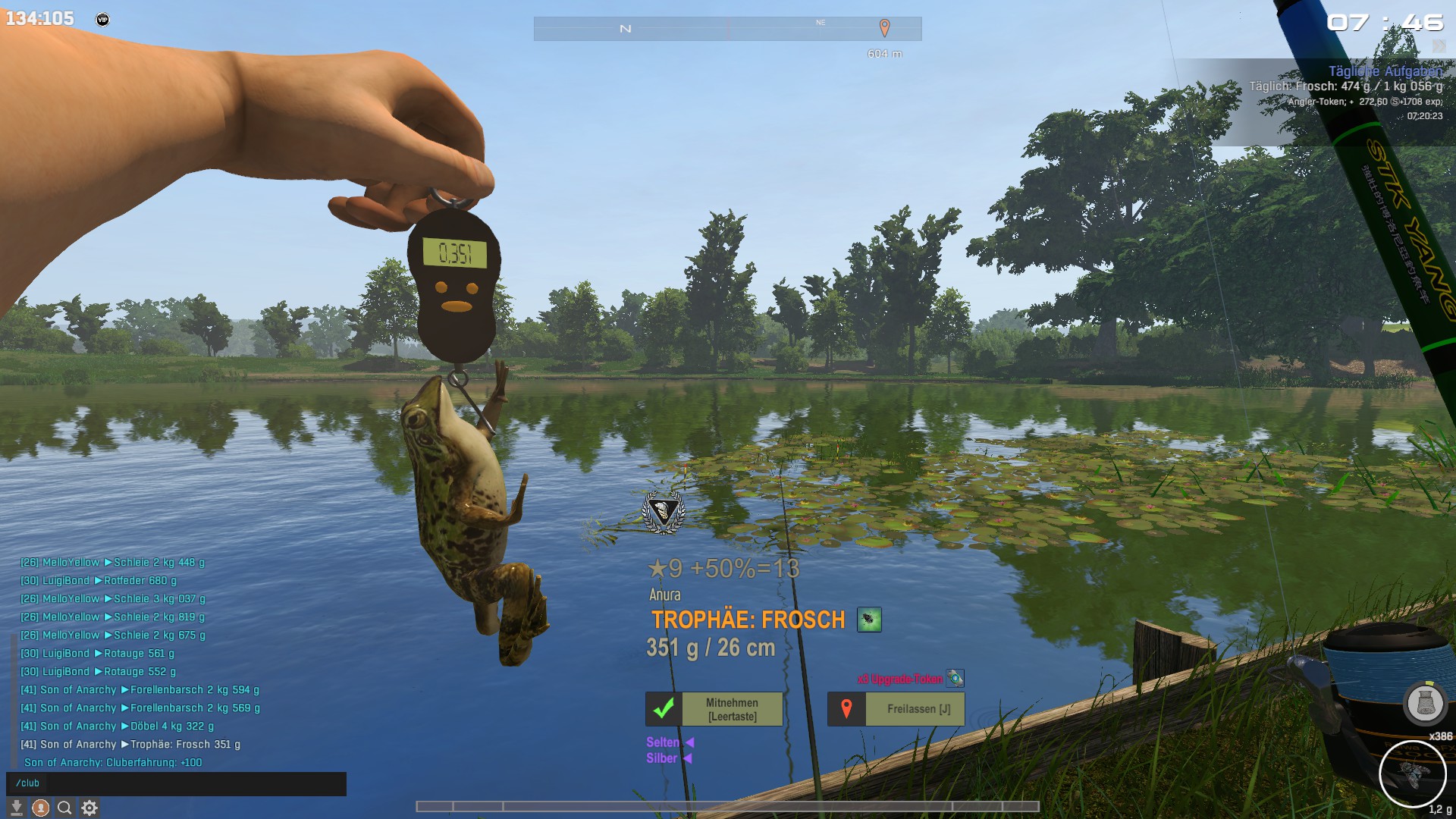
Task: Click the Döbel 4 kg 322 g chat entry
Action: coord(118,726)
